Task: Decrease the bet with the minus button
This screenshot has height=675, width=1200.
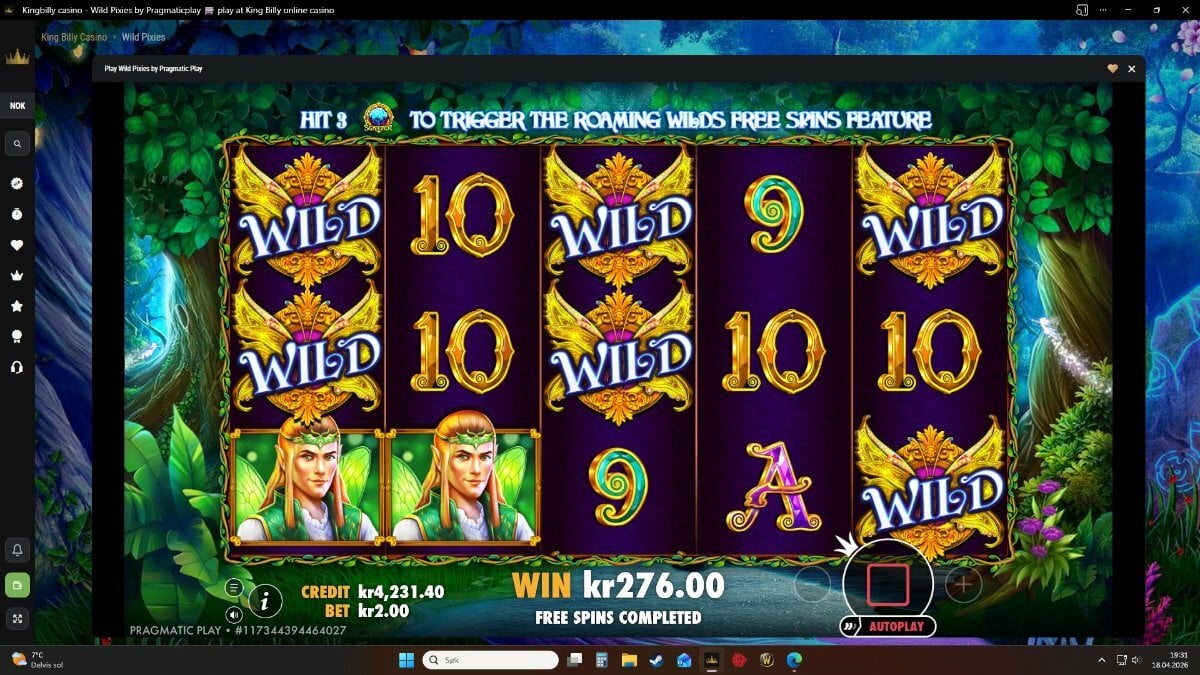Action: (x=812, y=585)
